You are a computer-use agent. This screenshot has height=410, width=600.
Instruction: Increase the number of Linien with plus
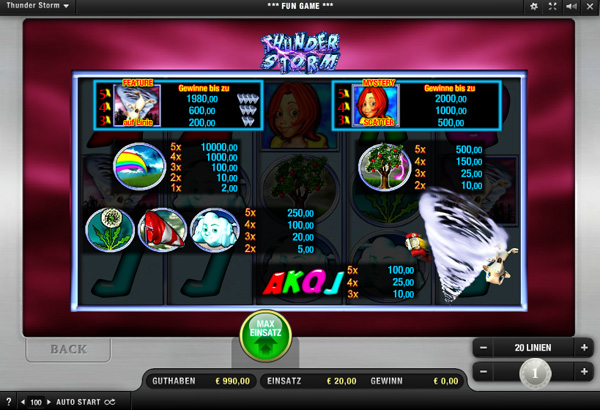583,348
